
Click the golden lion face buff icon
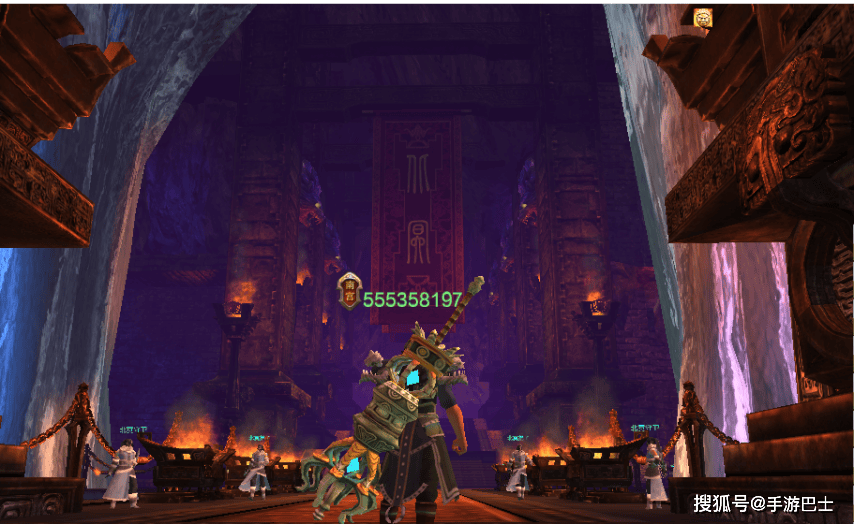click(703, 17)
